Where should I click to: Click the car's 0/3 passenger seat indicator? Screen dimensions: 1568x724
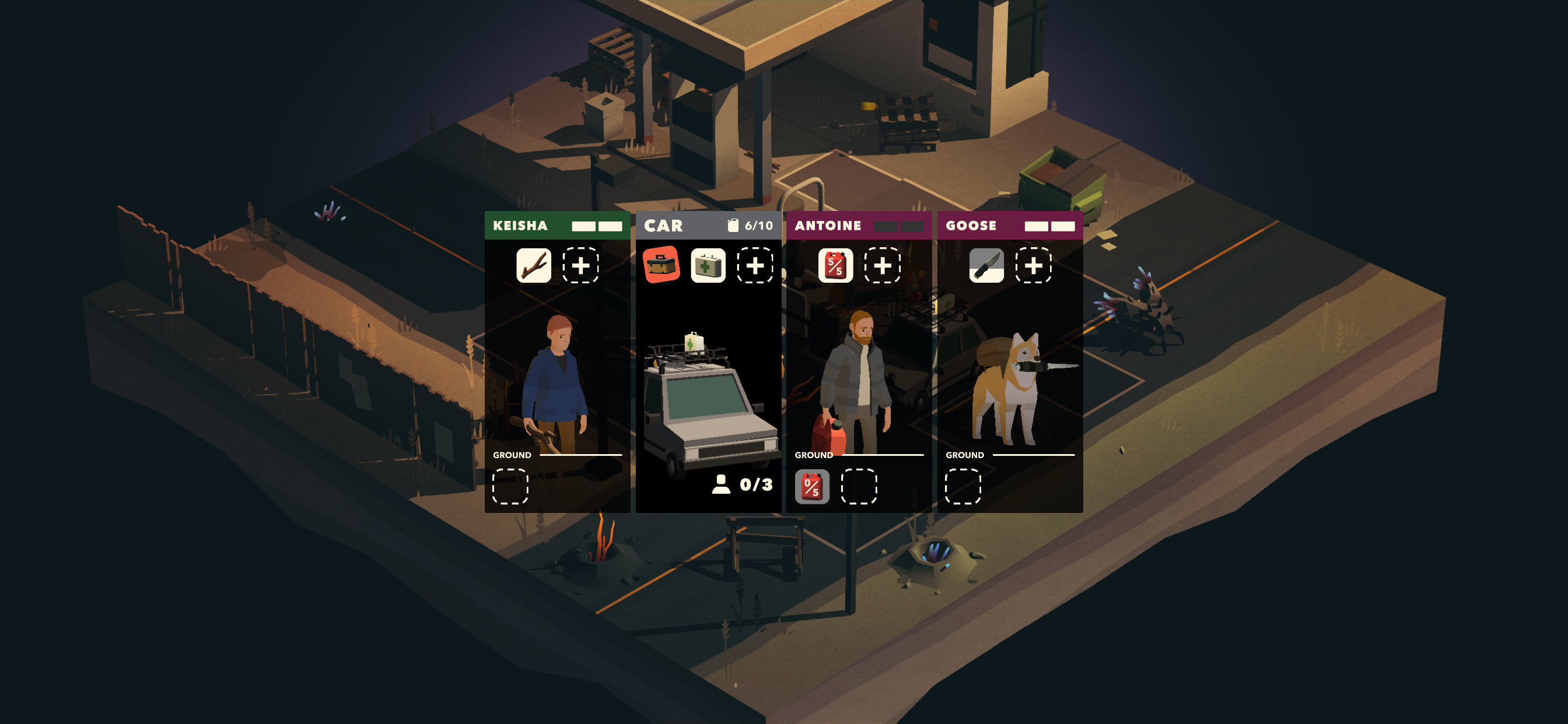[743, 484]
